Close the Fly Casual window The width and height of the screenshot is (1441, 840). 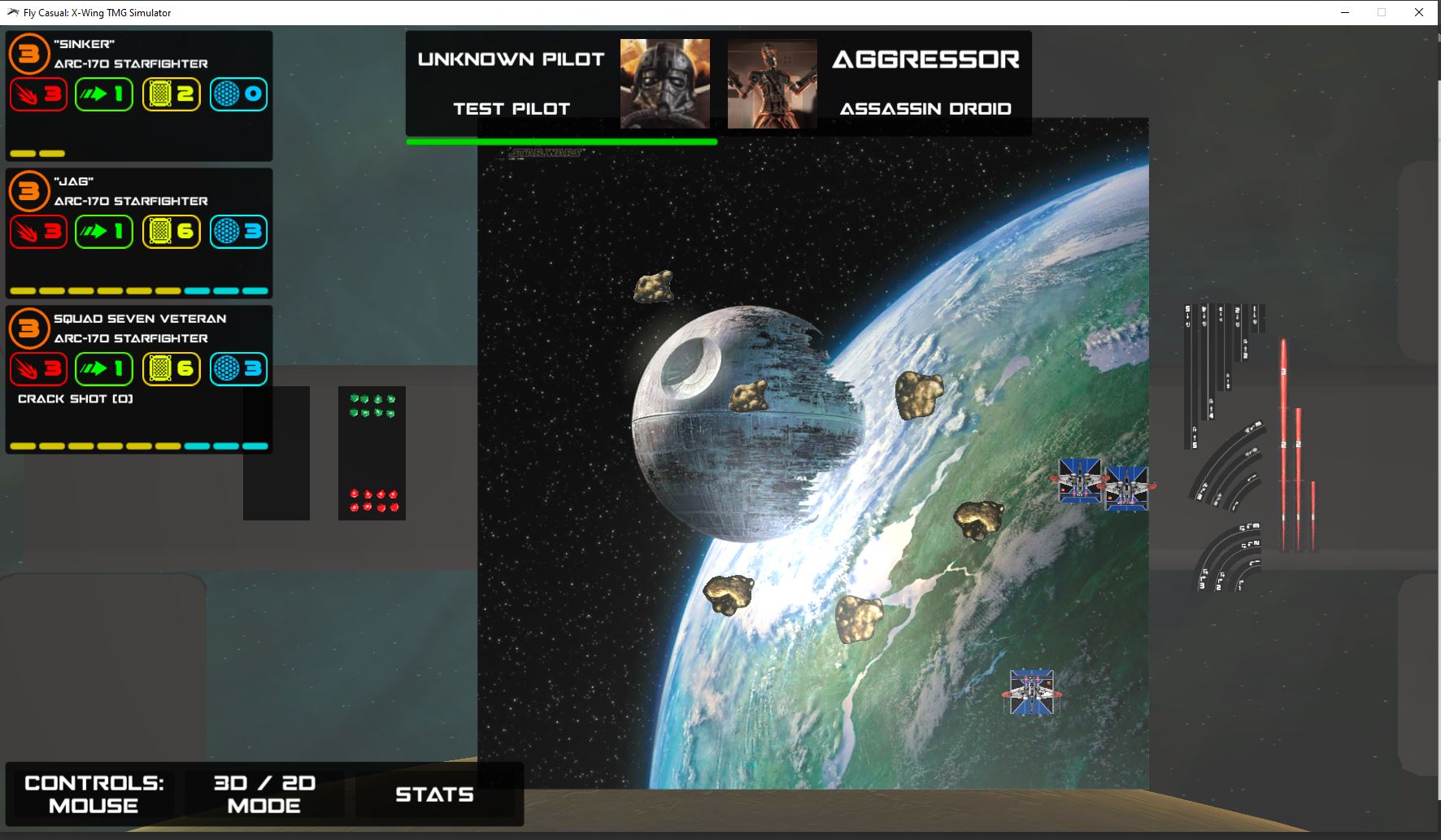click(x=1419, y=12)
